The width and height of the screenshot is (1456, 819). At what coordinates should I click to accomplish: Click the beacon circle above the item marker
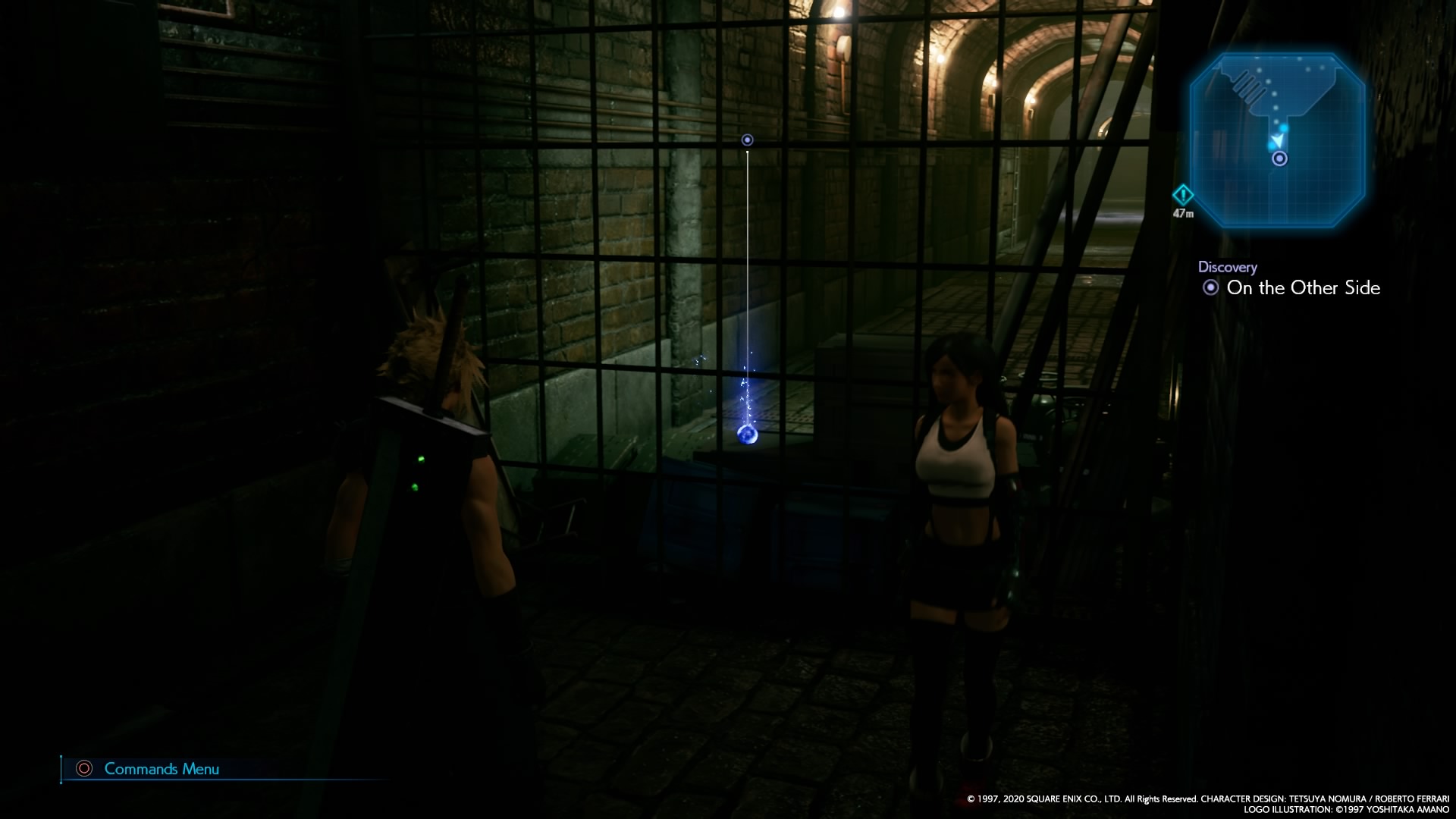pos(747,140)
